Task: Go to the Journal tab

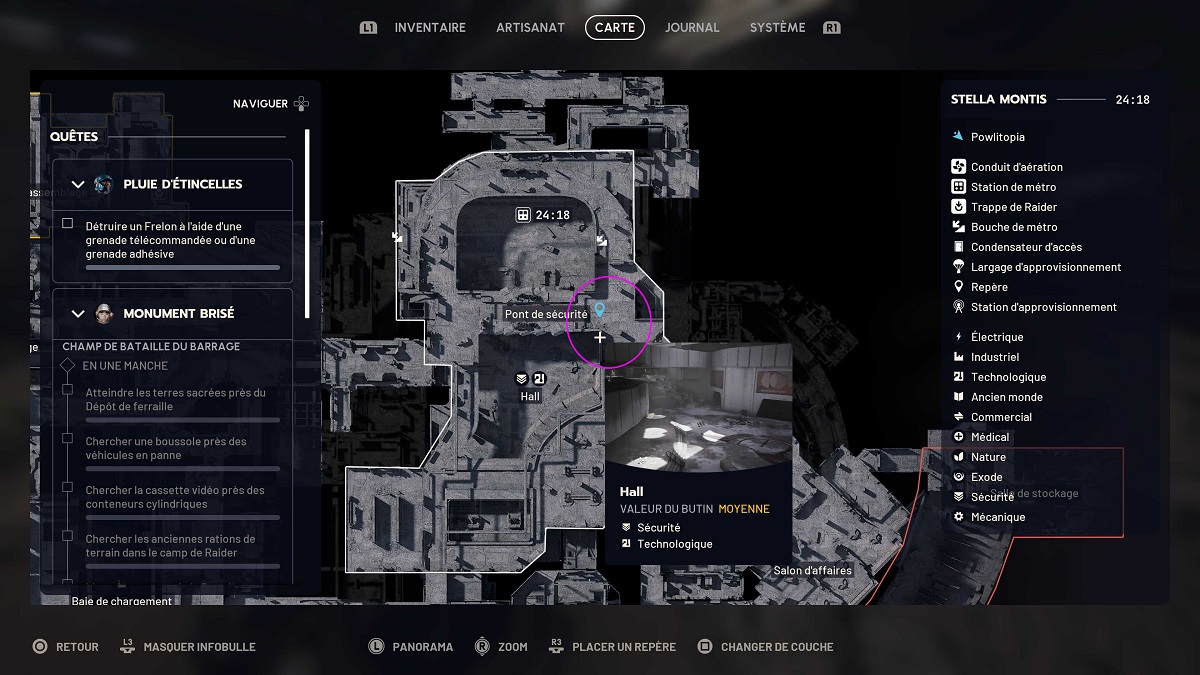Action: 692,27
